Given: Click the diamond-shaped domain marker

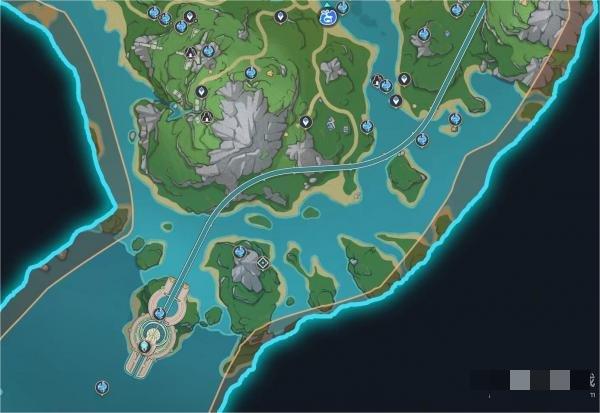Looking at the screenshot, I should [x=263, y=263].
